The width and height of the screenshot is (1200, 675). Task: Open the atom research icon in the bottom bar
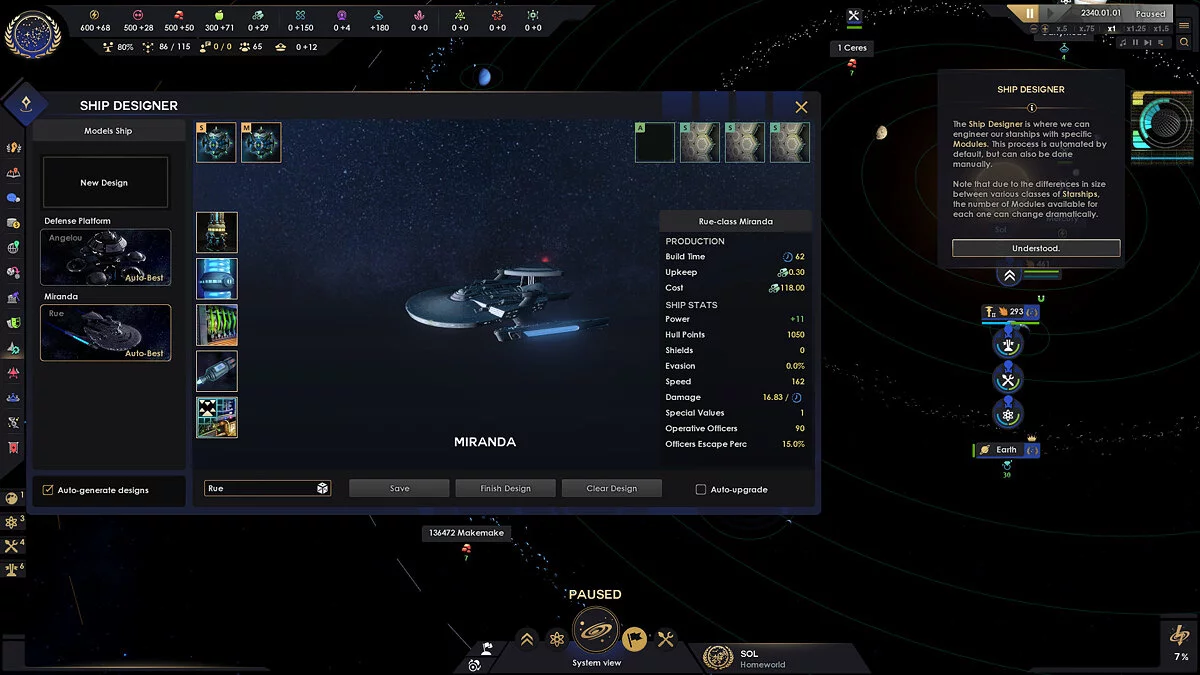pos(557,639)
